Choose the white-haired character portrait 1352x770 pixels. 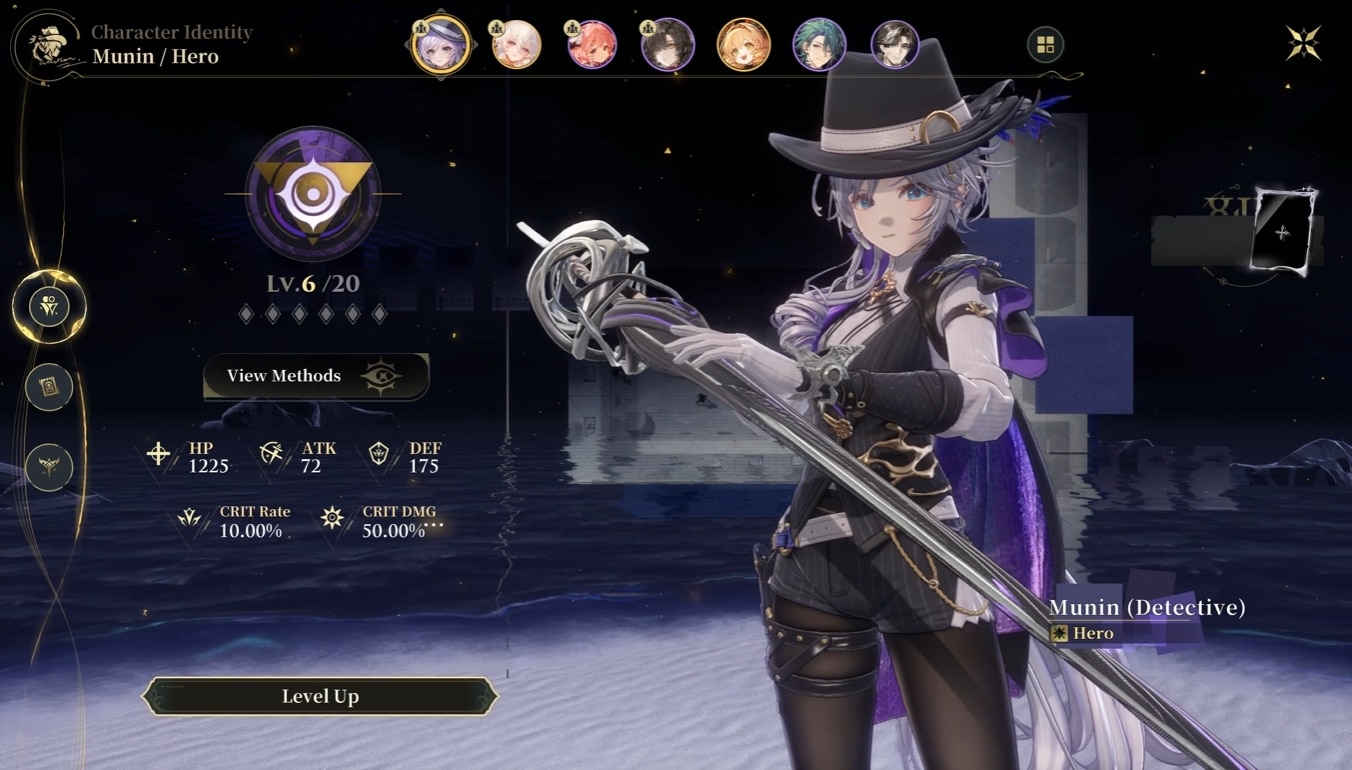[516, 45]
